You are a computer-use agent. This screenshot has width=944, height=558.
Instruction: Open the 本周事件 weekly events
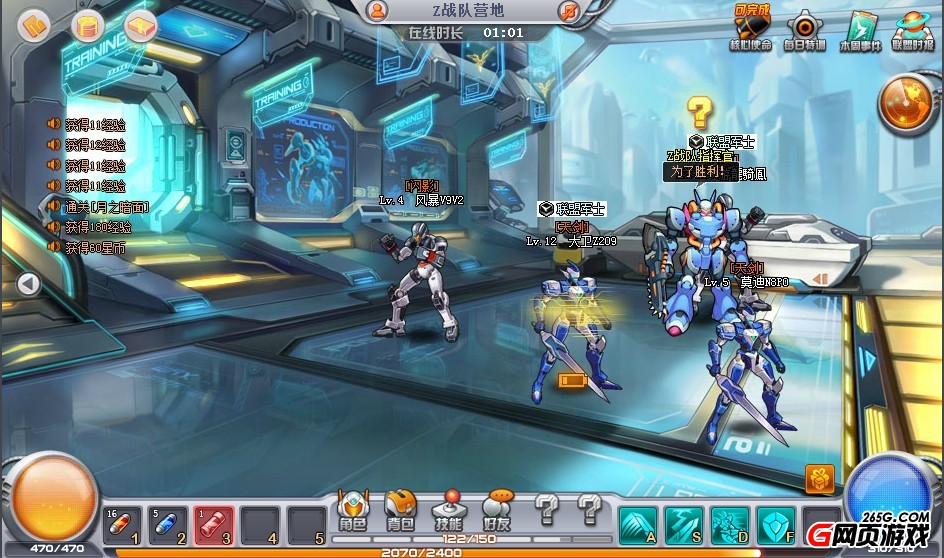point(860,31)
